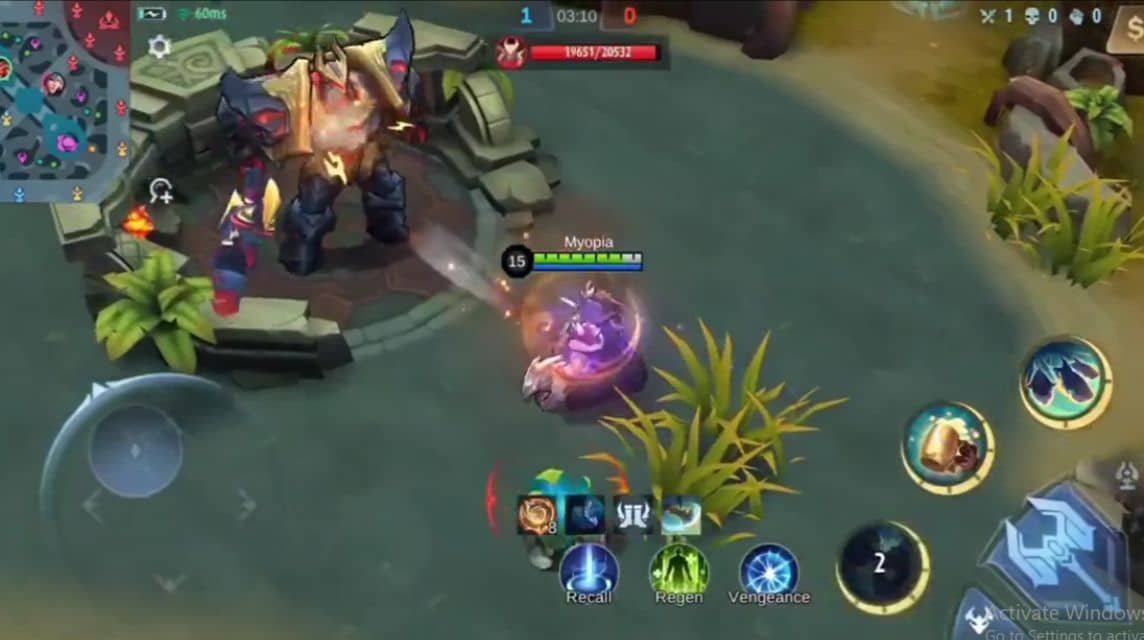
Task: Tap the minimap
Action: (64, 100)
